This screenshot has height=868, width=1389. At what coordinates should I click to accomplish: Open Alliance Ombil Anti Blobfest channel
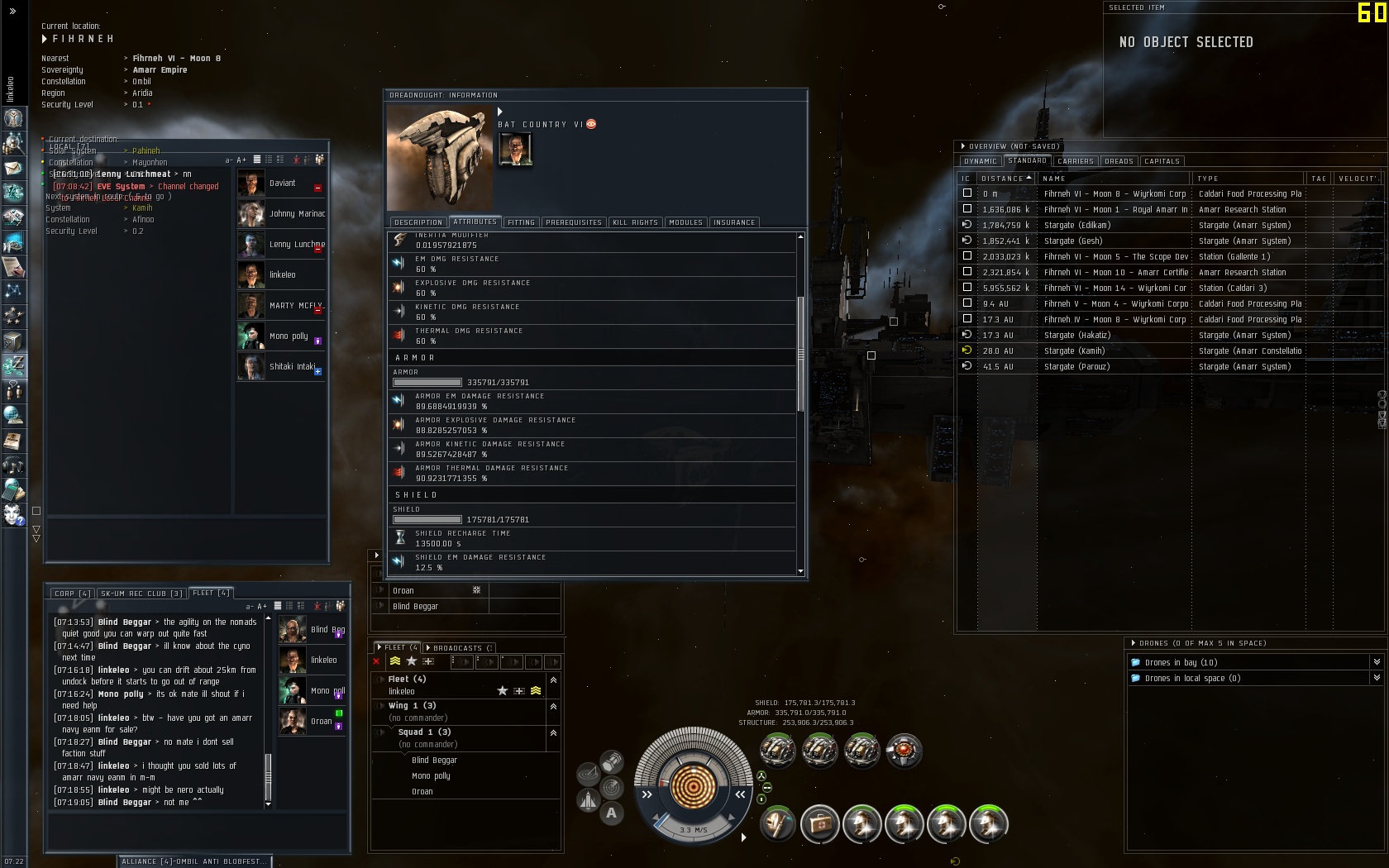click(x=194, y=861)
